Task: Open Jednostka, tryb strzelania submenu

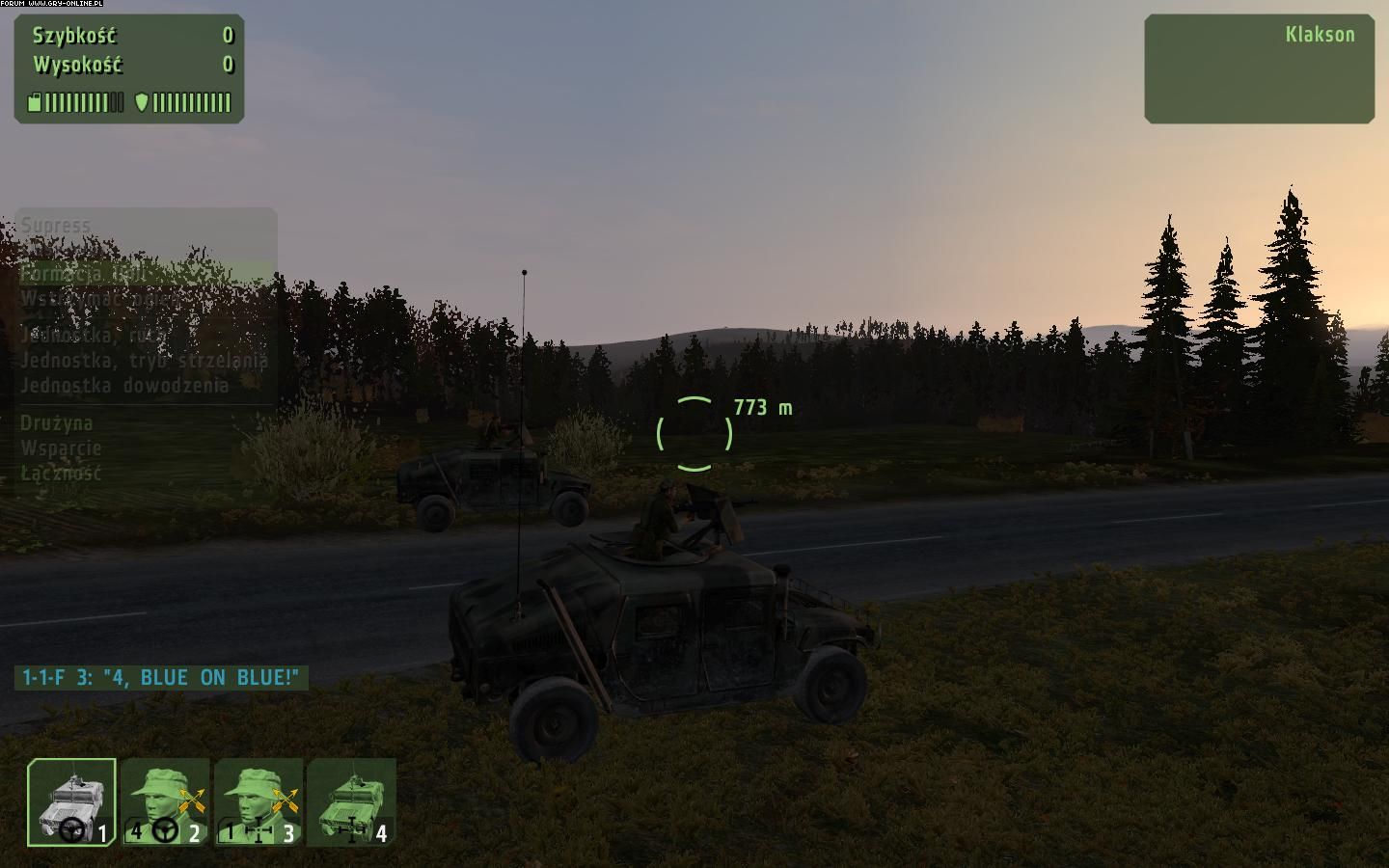Action: point(145,361)
